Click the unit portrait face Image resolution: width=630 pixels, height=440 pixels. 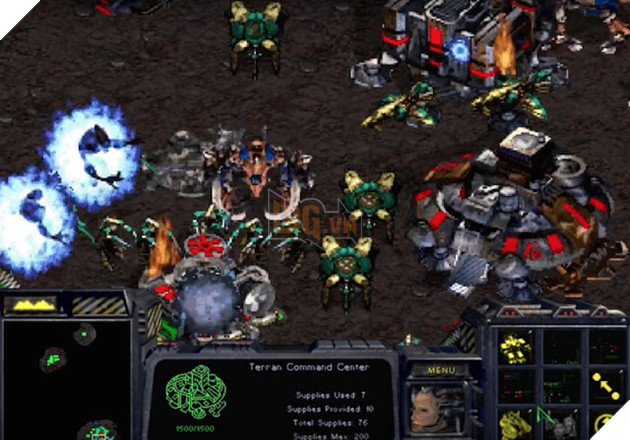(436, 409)
